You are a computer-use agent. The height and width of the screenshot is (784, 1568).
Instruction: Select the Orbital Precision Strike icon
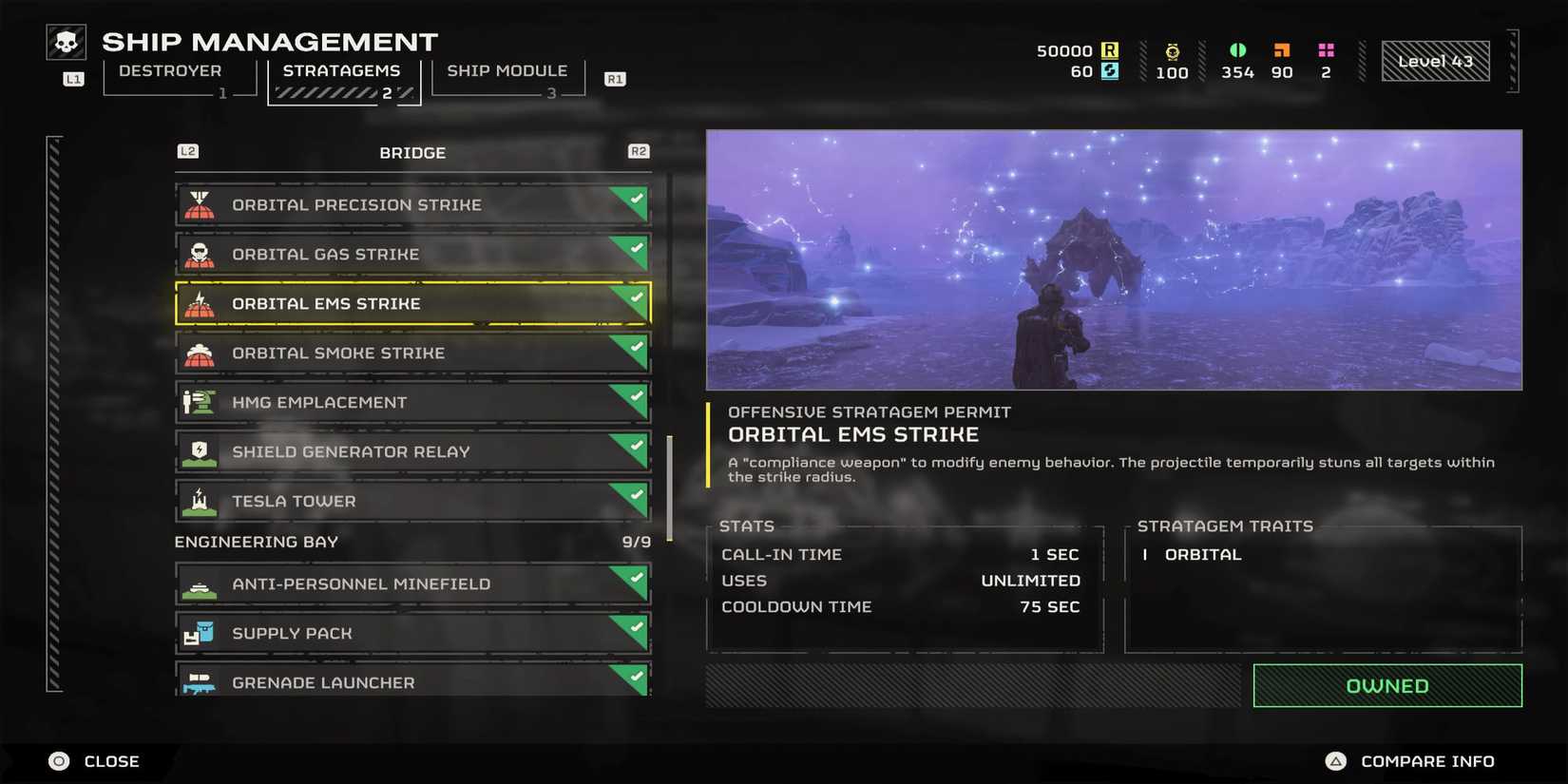click(x=201, y=203)
